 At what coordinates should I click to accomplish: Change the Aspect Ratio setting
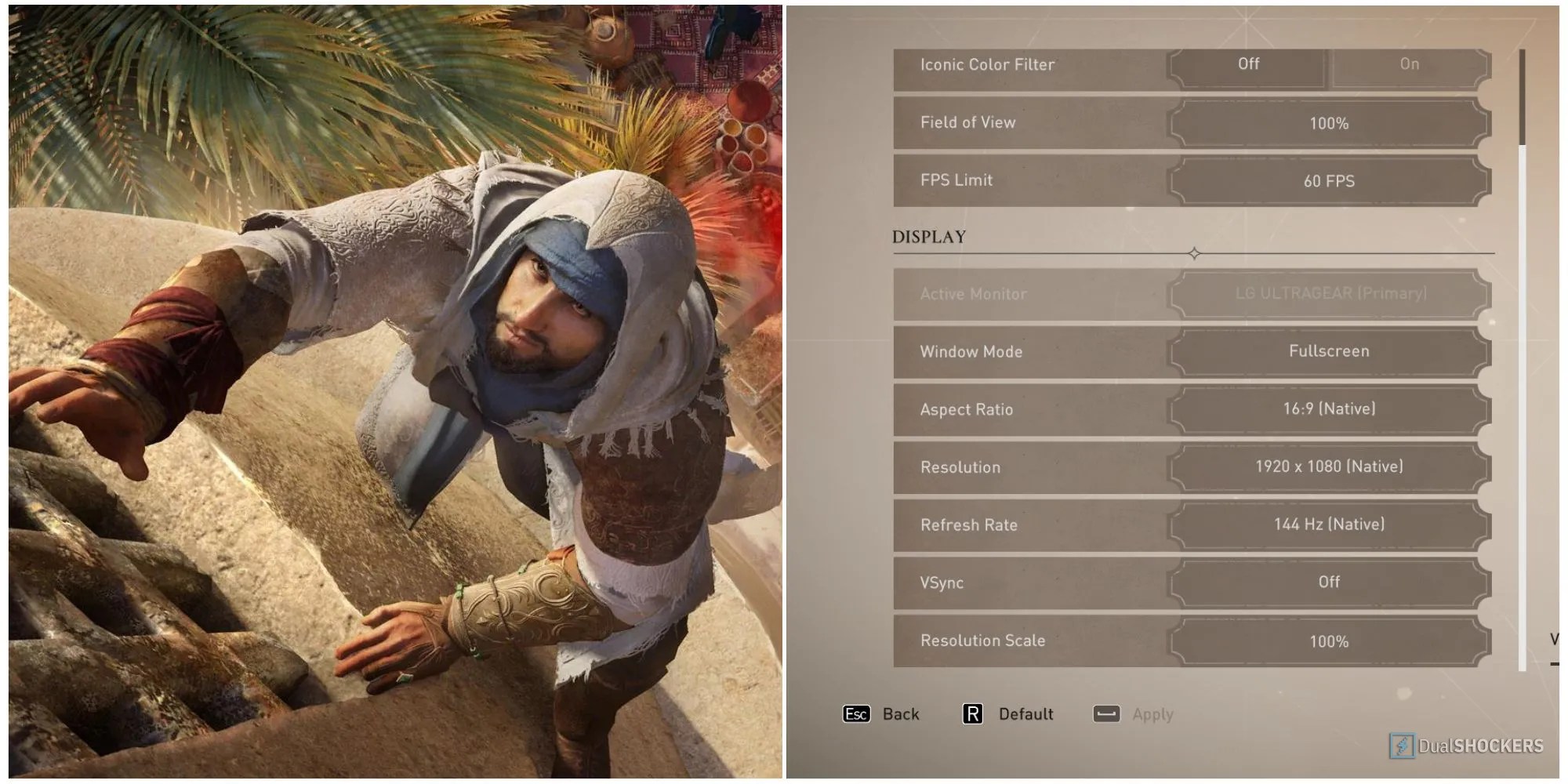coord(1329,408)
